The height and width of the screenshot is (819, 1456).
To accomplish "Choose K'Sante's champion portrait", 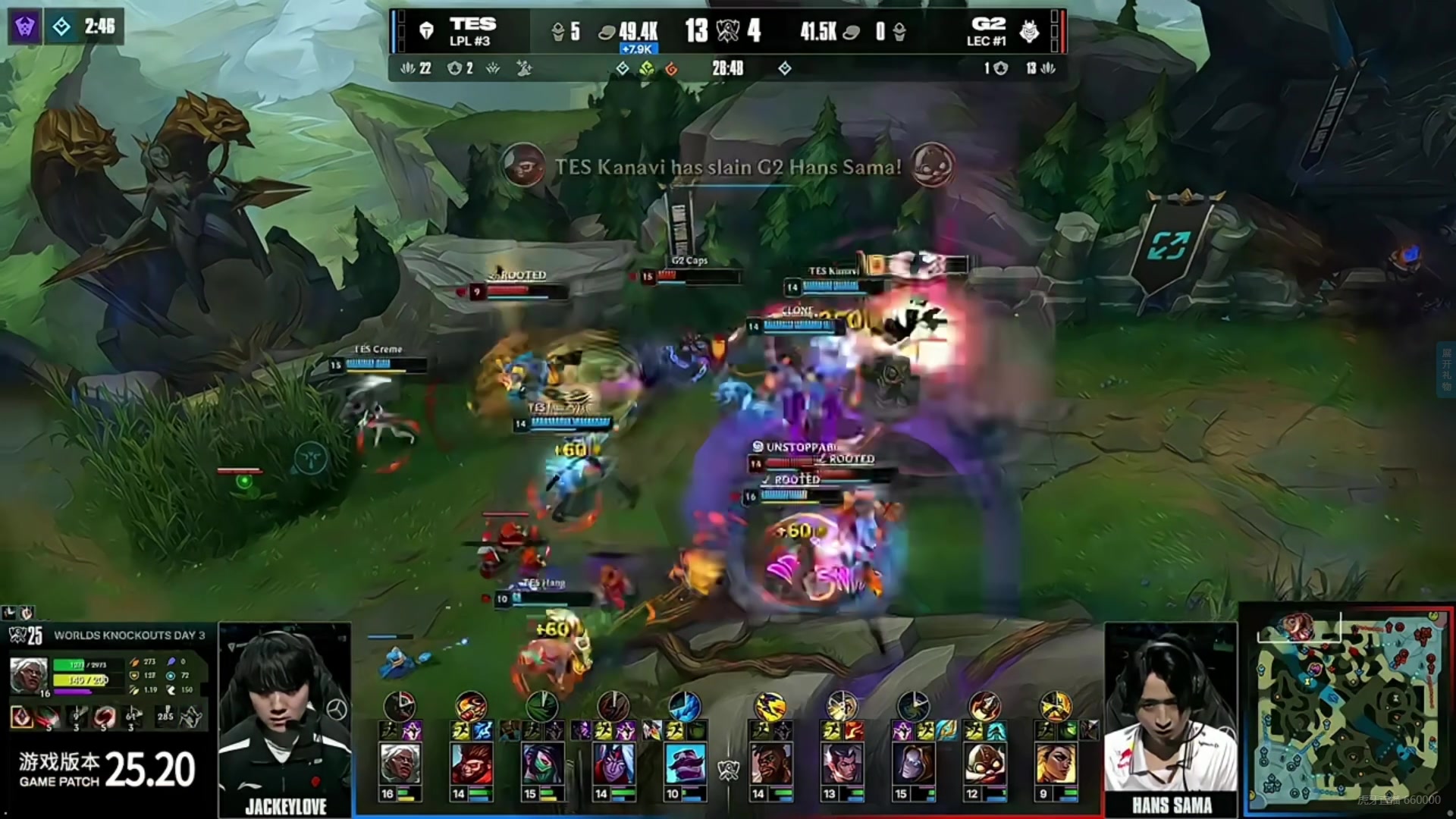I will point(769,763).
